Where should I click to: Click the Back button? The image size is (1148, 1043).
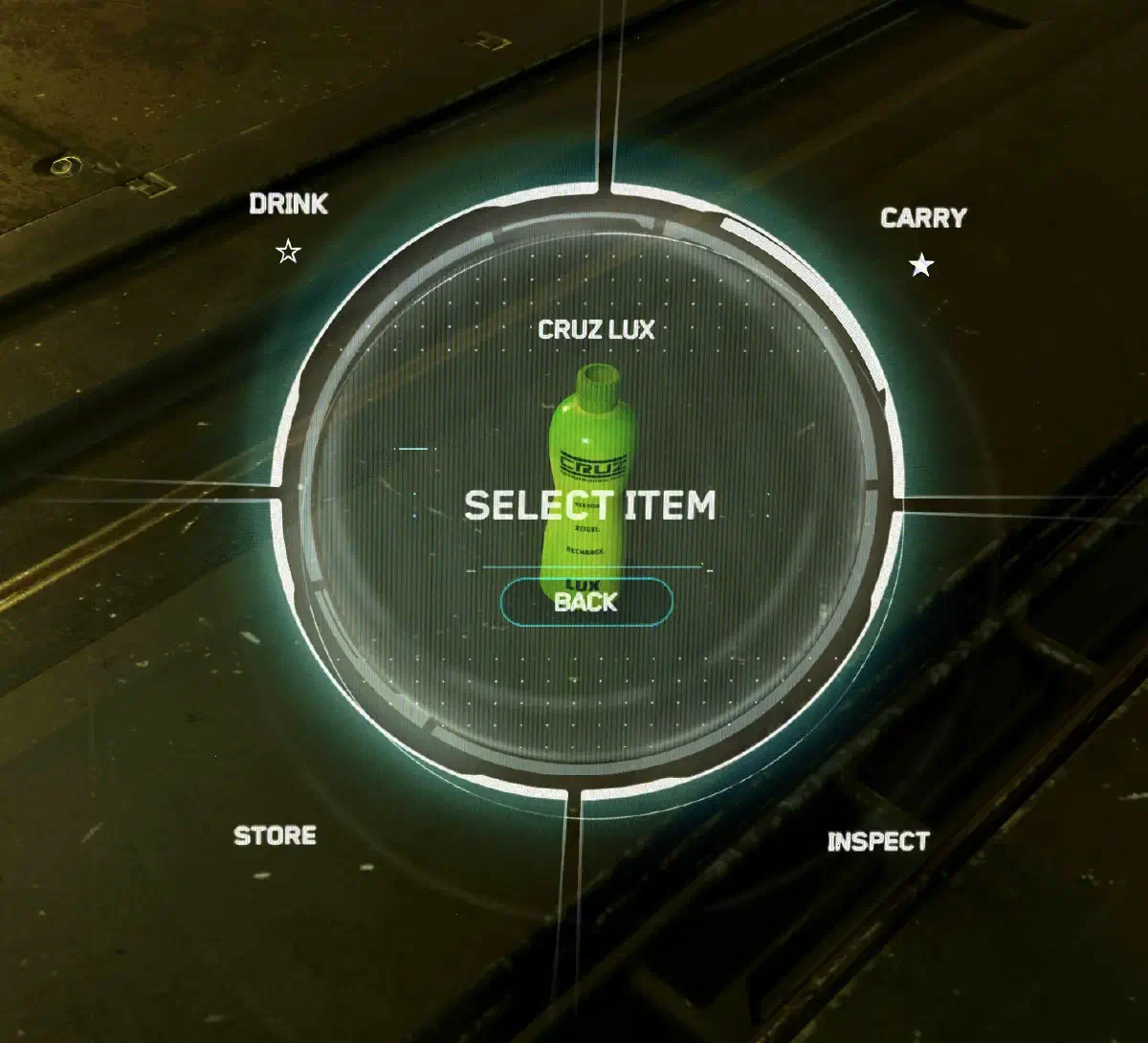point(585,602)
